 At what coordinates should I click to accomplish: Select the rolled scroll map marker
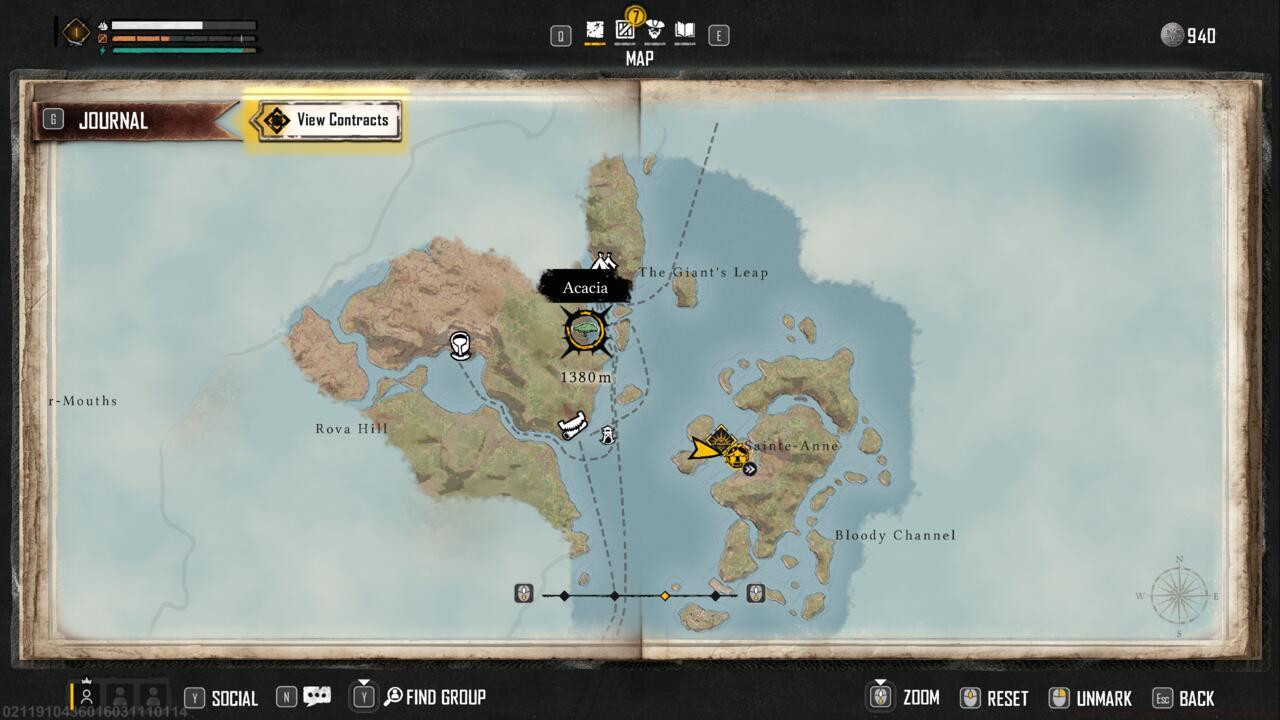coord(573,426)
